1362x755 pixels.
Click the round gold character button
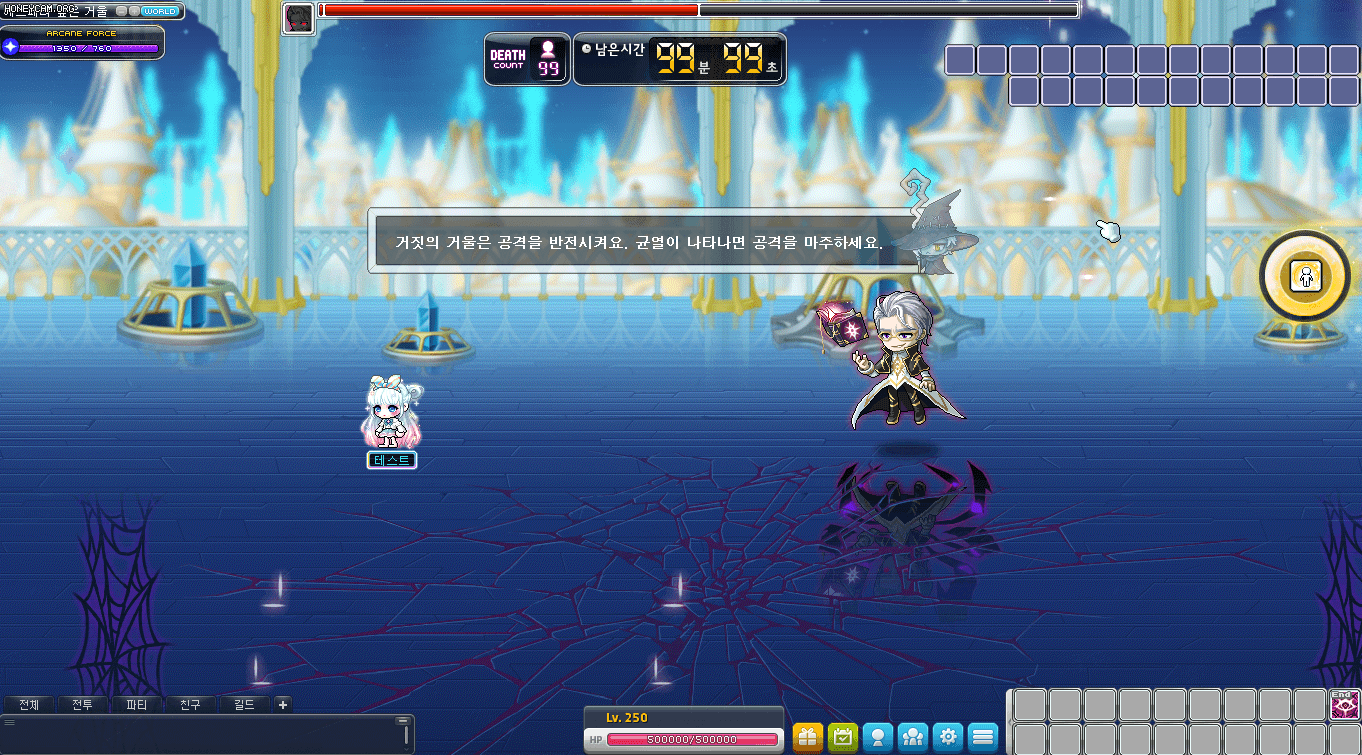tap(1304, 276)
